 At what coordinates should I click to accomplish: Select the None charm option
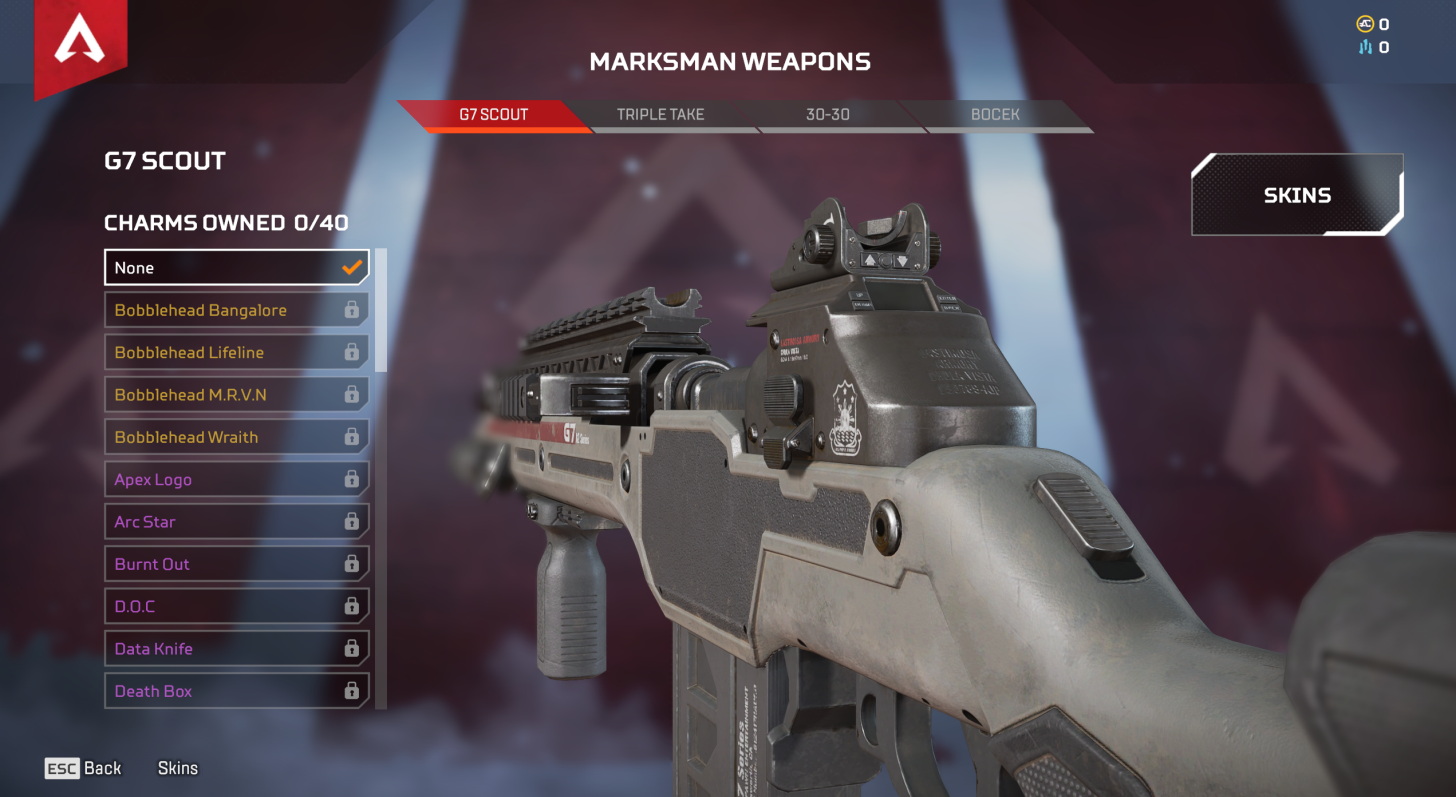237,268
